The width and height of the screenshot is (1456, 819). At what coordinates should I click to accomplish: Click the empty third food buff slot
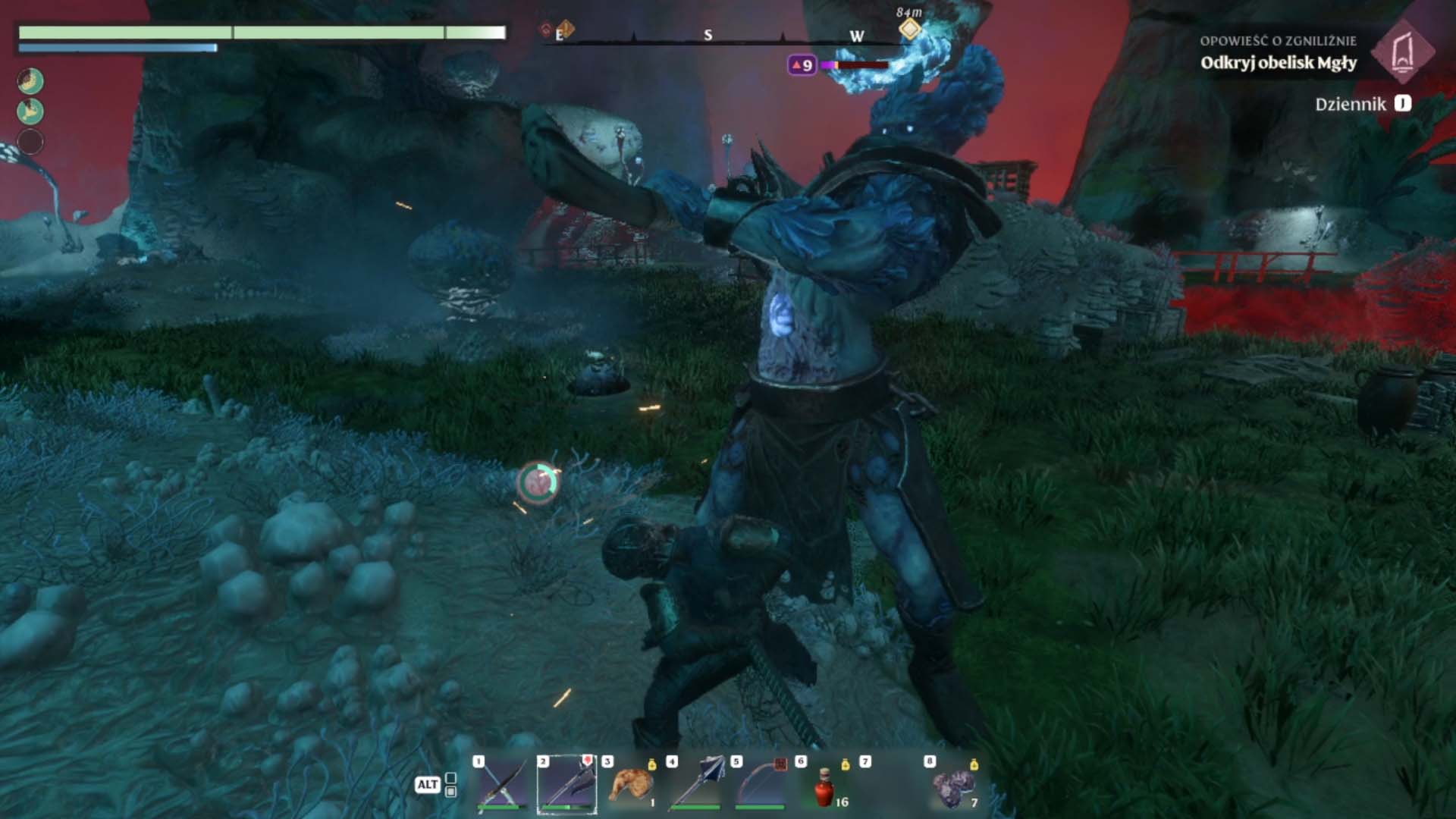30,142
